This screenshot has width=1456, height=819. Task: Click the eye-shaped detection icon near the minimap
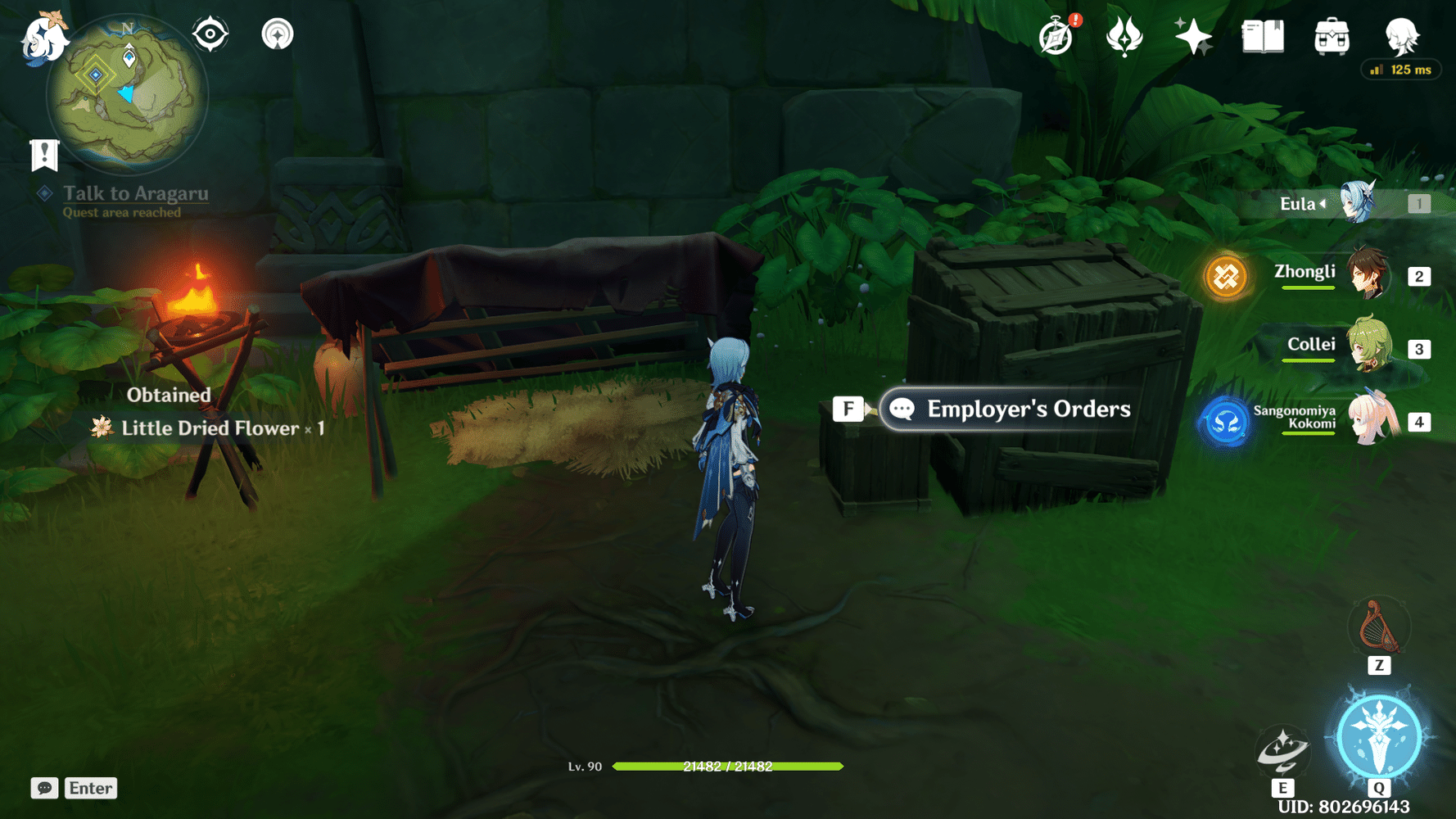click(x=210, y=34)
